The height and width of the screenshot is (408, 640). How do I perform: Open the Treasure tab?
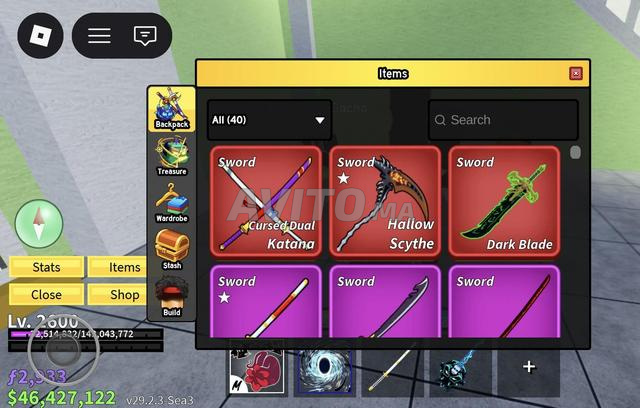point(171,156)
